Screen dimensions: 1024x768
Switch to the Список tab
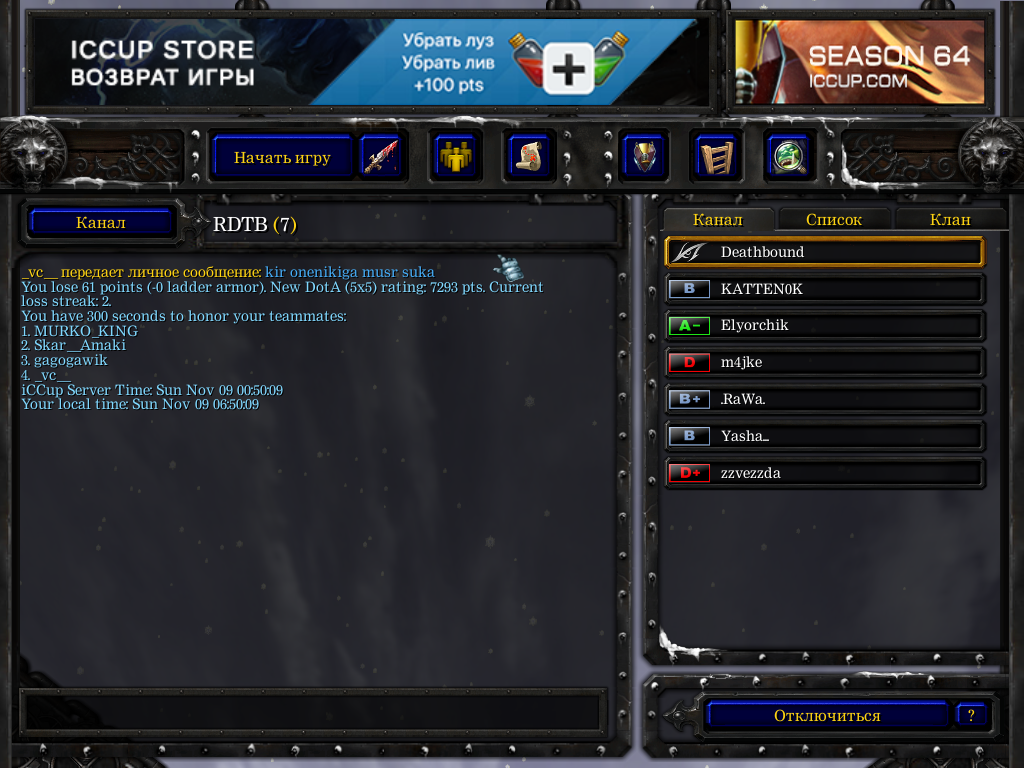pyautogui.click(x=833, y=220)
